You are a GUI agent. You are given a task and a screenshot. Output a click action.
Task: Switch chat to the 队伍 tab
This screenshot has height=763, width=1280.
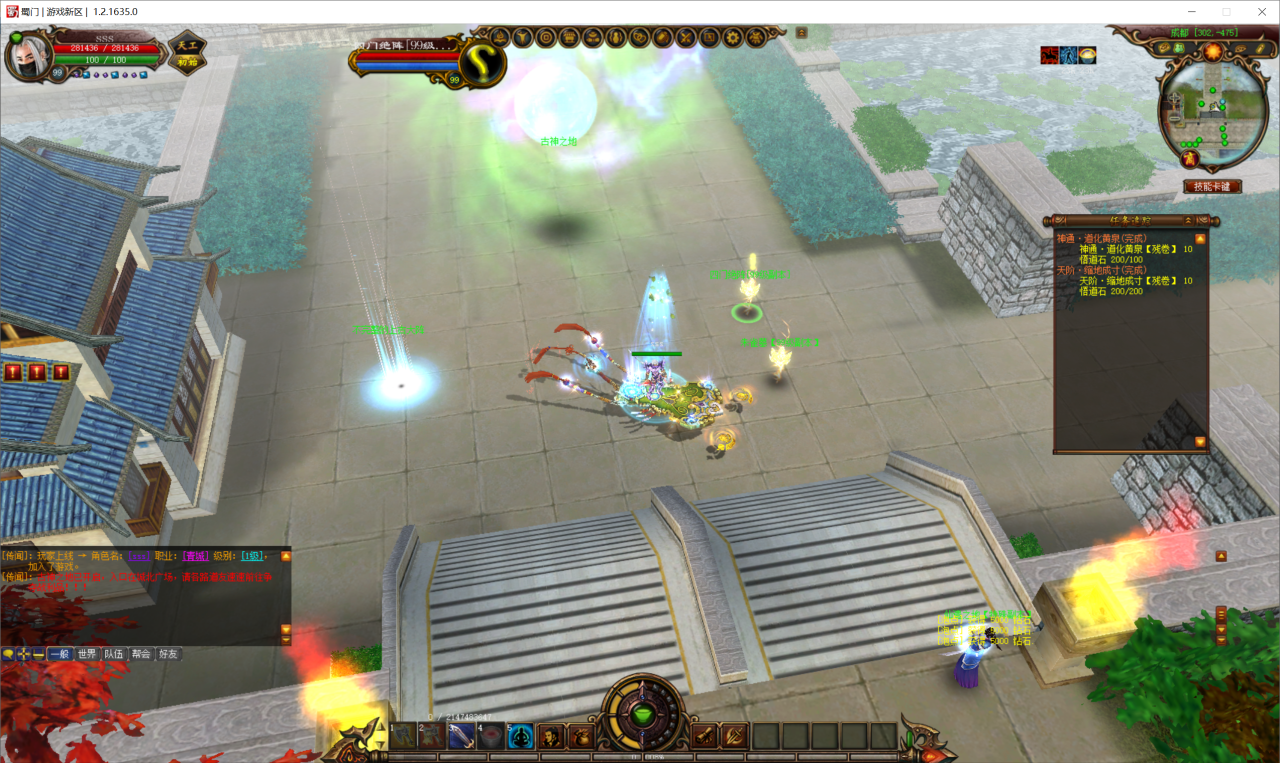pyautogui.click(x=114, y=654)
